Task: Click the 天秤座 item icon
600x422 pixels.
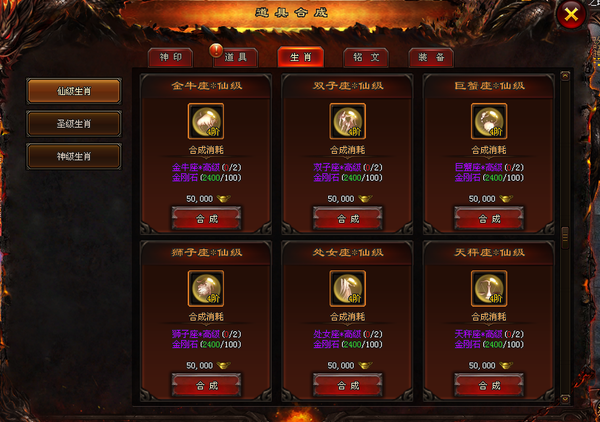Action: pos(489,289)
